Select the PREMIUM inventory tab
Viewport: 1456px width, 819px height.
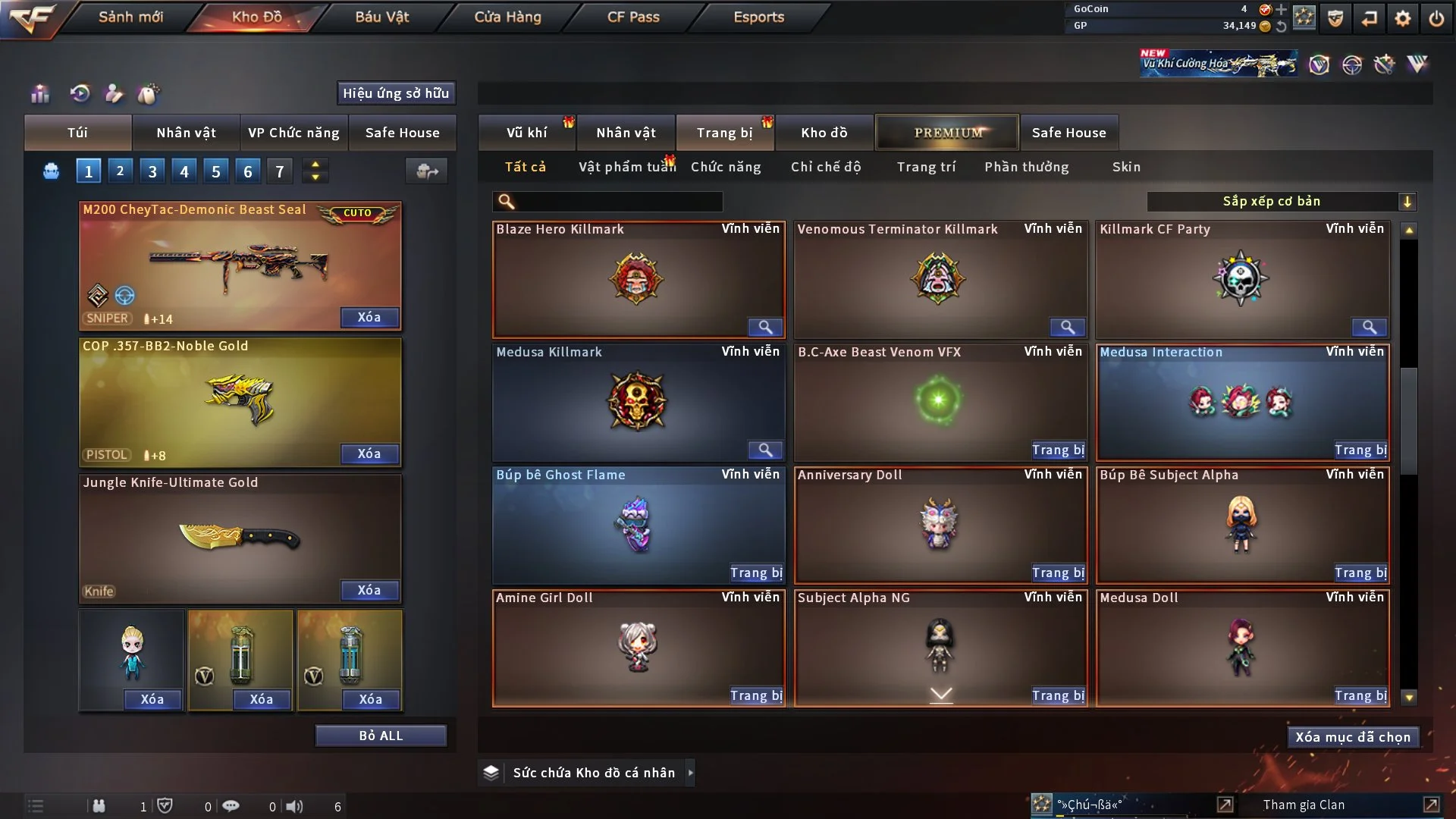[x=947, y=133]
